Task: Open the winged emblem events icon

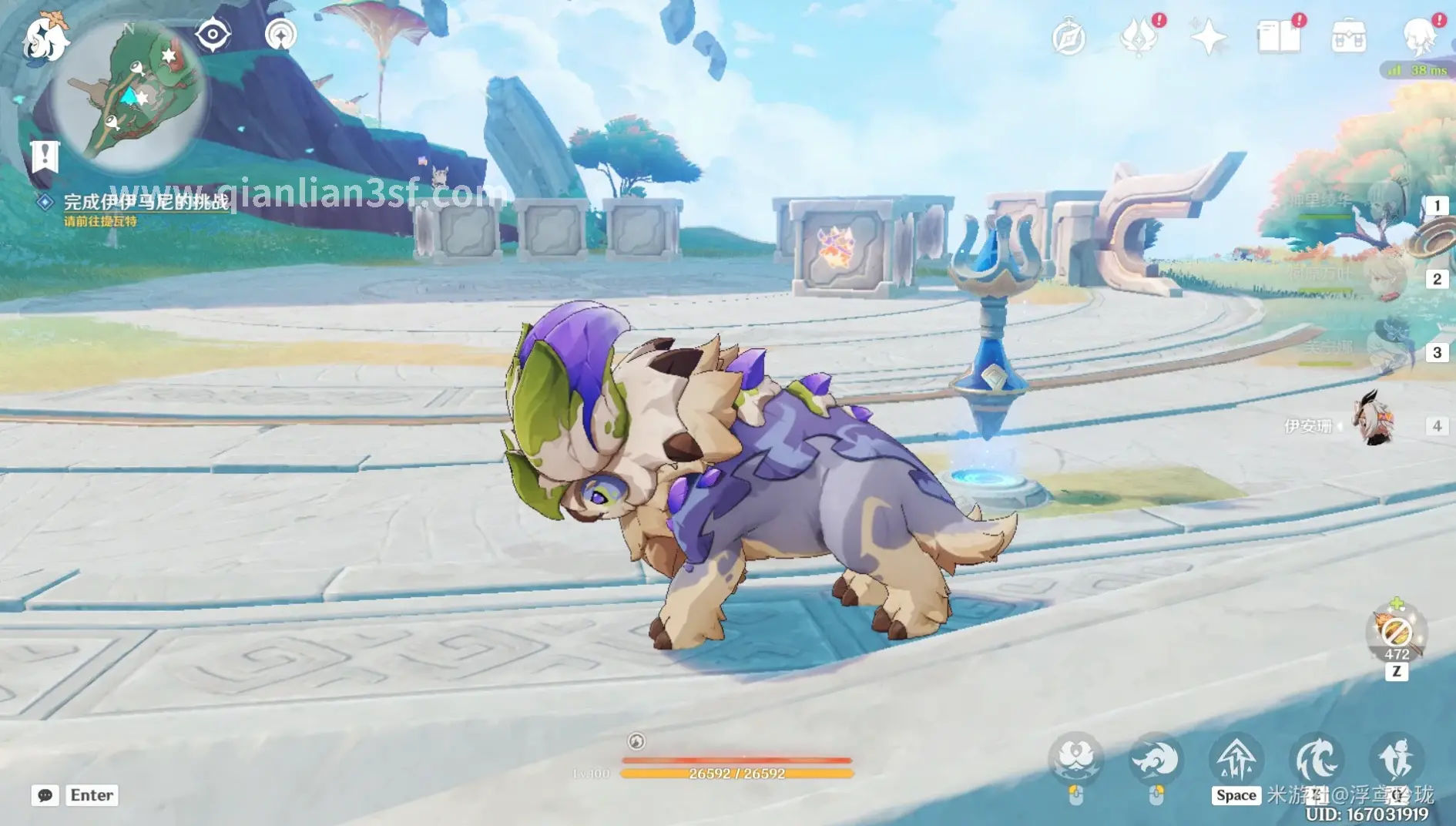Action: (x=1139, y=37)
